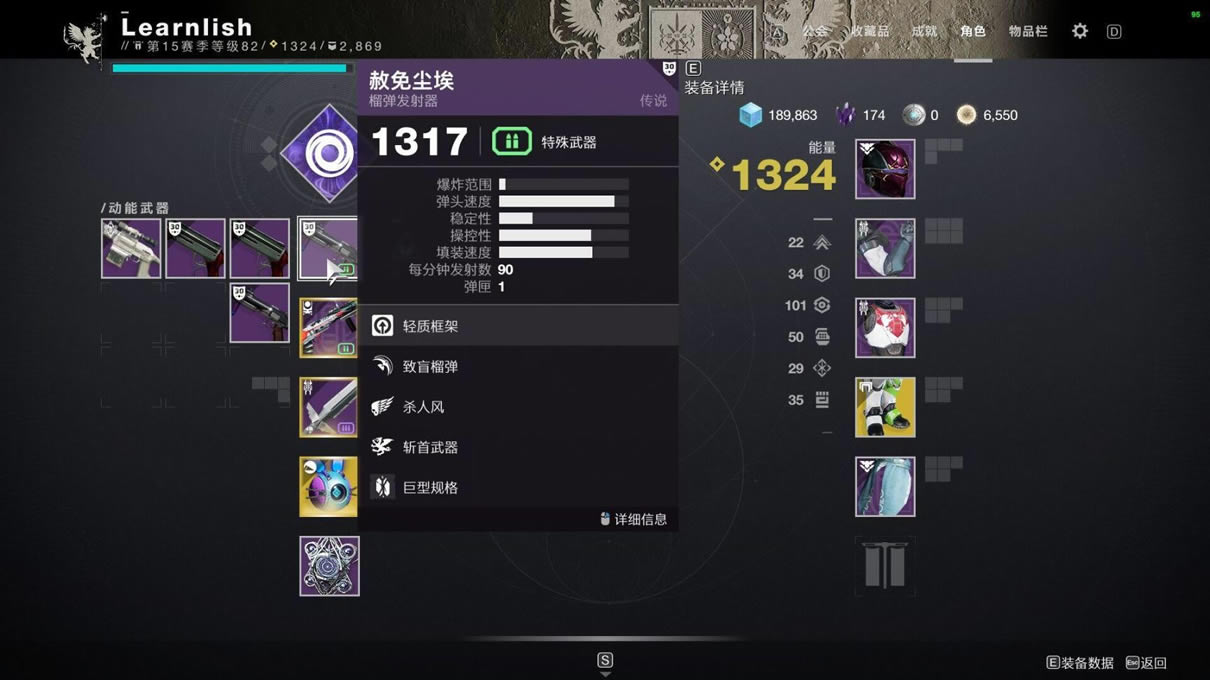Select the heavy sword weapon slot
Image resolution: width=1210 pixels, height=680 pixels.
coord(328,407)
